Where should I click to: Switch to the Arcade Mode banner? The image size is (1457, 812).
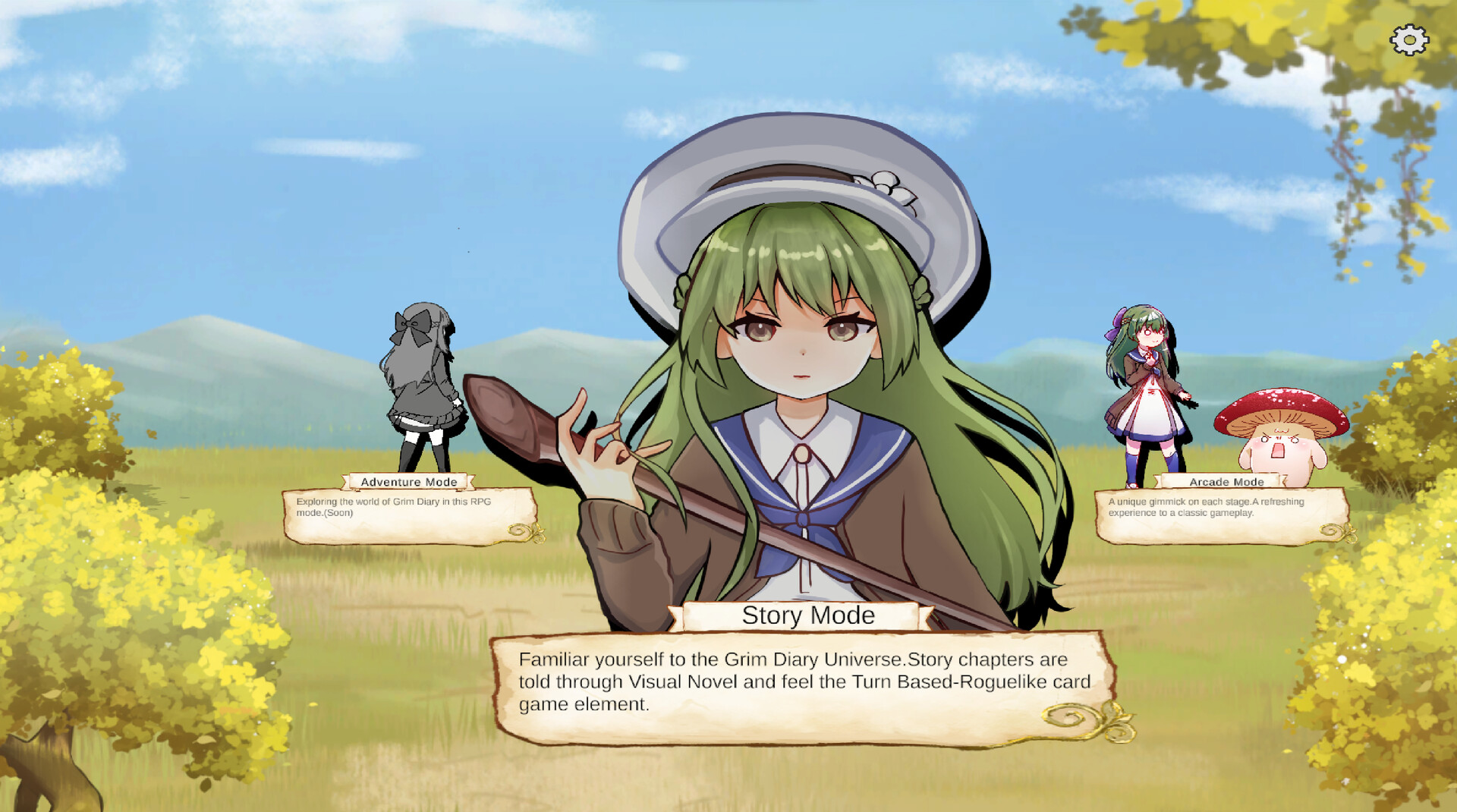[x=1226, y=481]
